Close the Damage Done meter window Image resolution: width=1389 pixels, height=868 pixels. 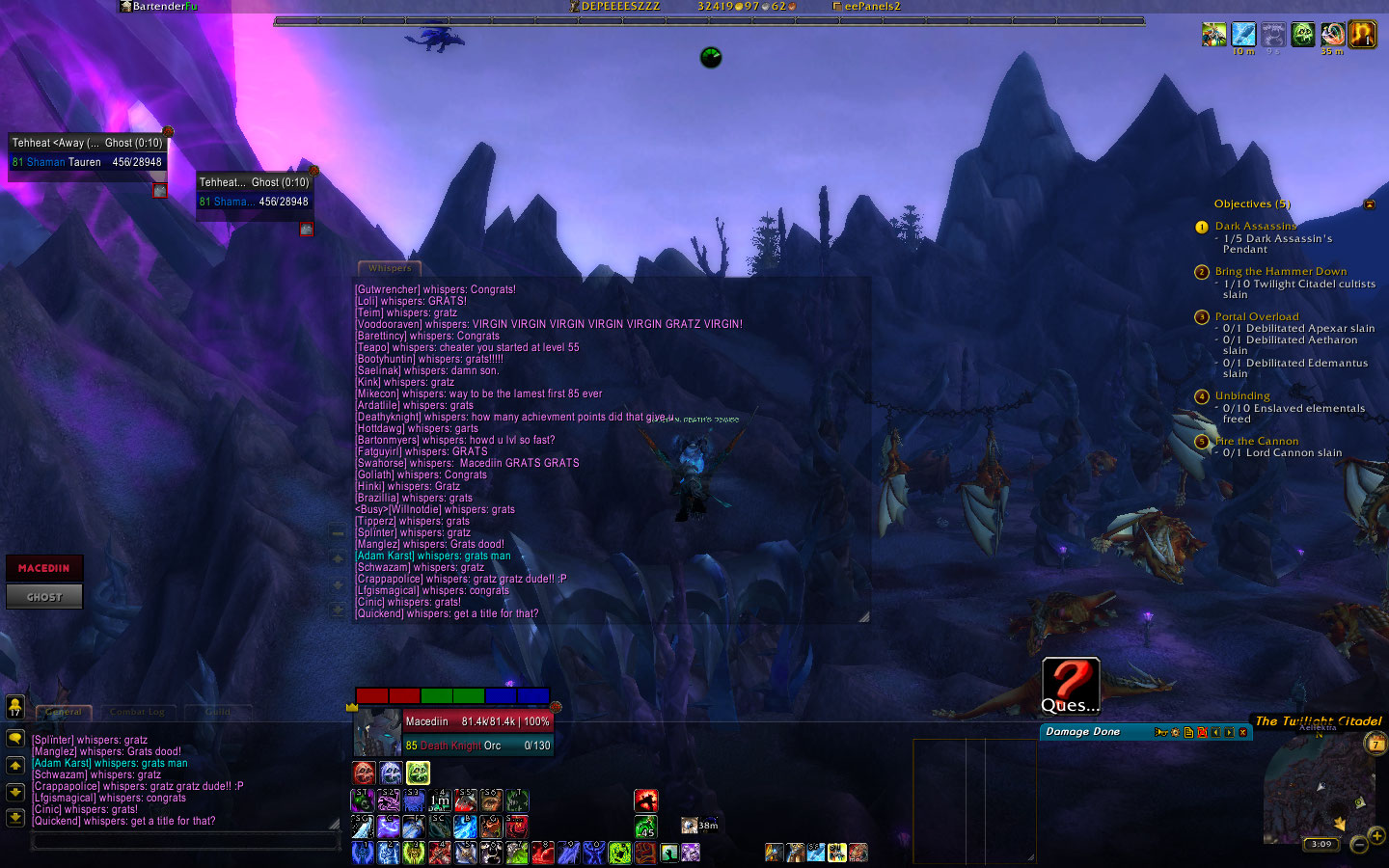(1243, 732)
